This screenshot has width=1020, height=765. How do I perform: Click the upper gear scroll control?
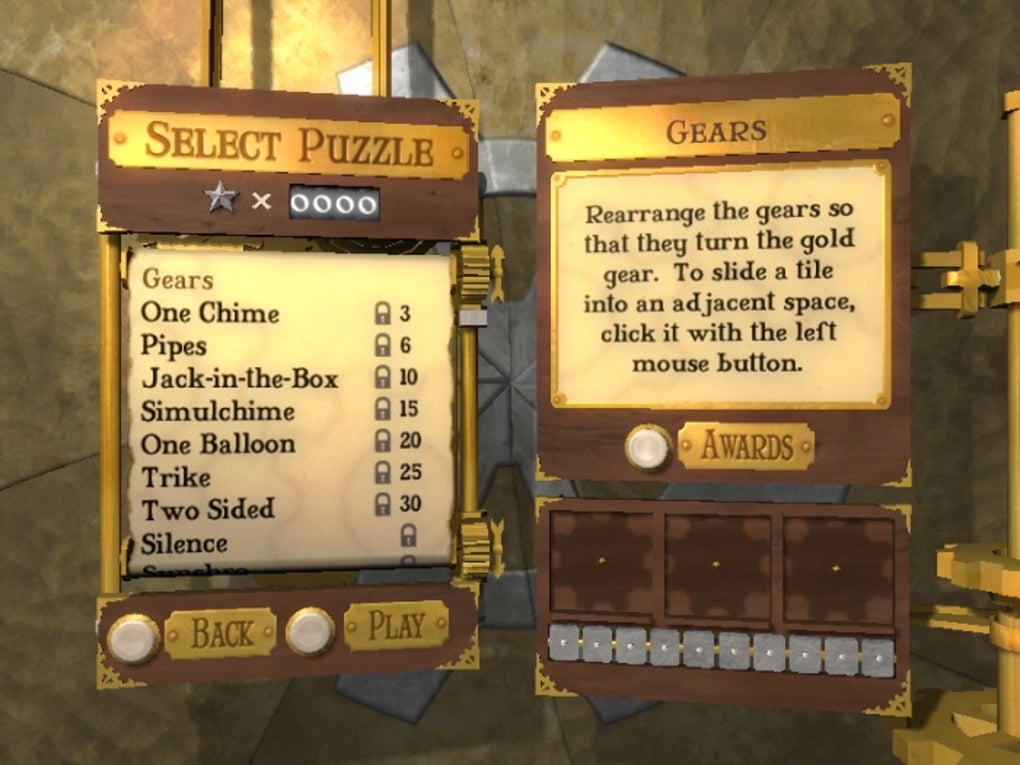pyautogui.click(x=474, y=272)
